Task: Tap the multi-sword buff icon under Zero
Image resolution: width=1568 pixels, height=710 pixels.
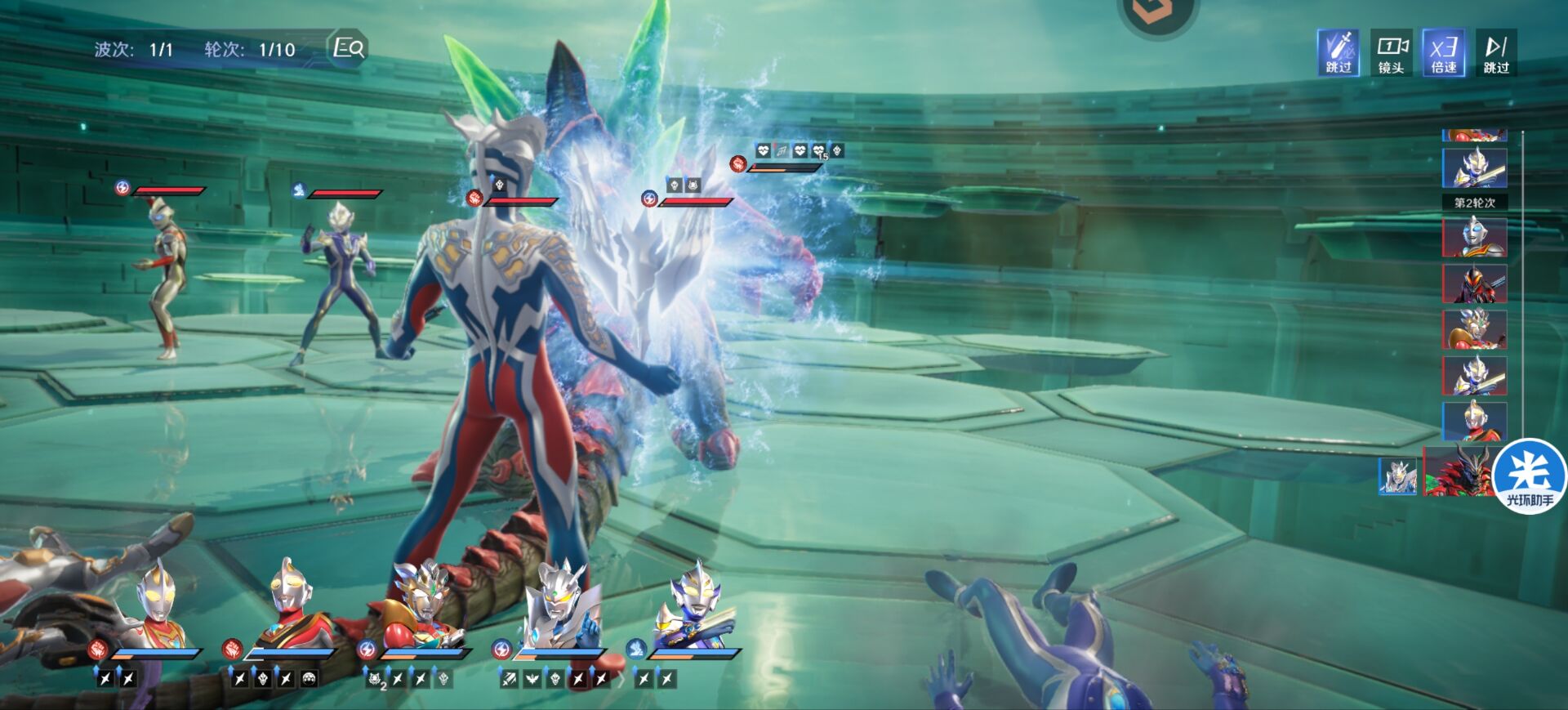Action: [509, 679]
